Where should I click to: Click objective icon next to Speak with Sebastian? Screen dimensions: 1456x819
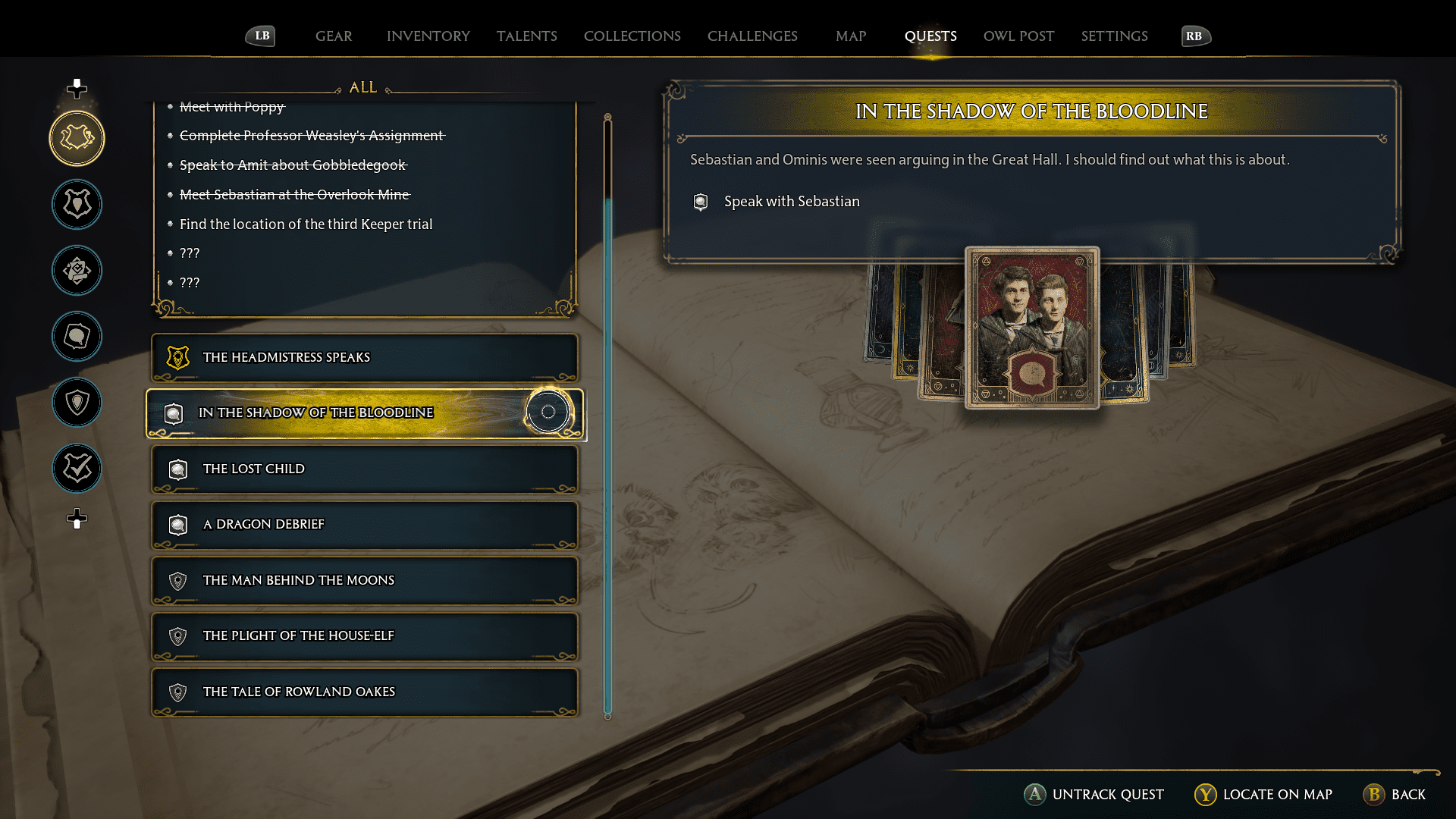click(x=699, y=202)
